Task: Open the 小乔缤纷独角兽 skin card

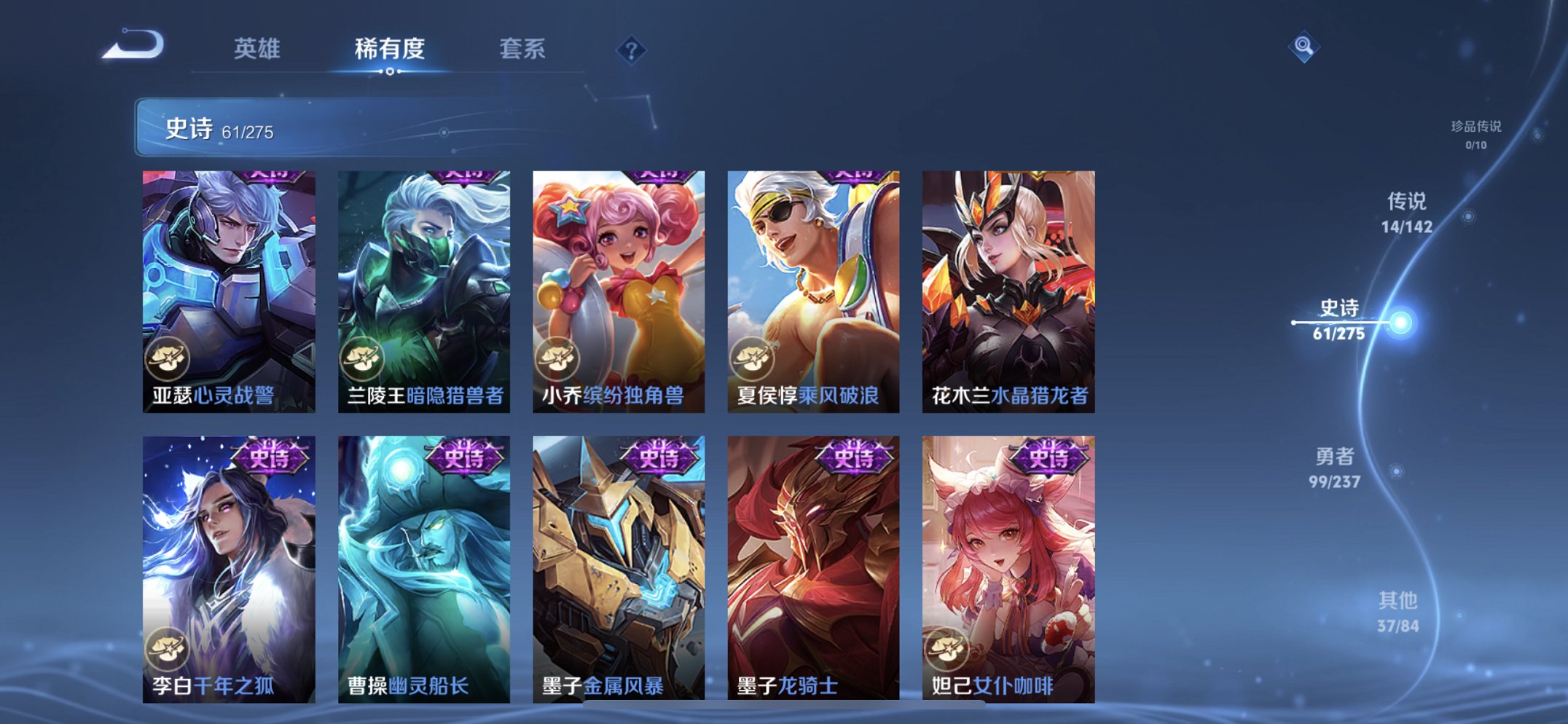Action: click(617, 284)
